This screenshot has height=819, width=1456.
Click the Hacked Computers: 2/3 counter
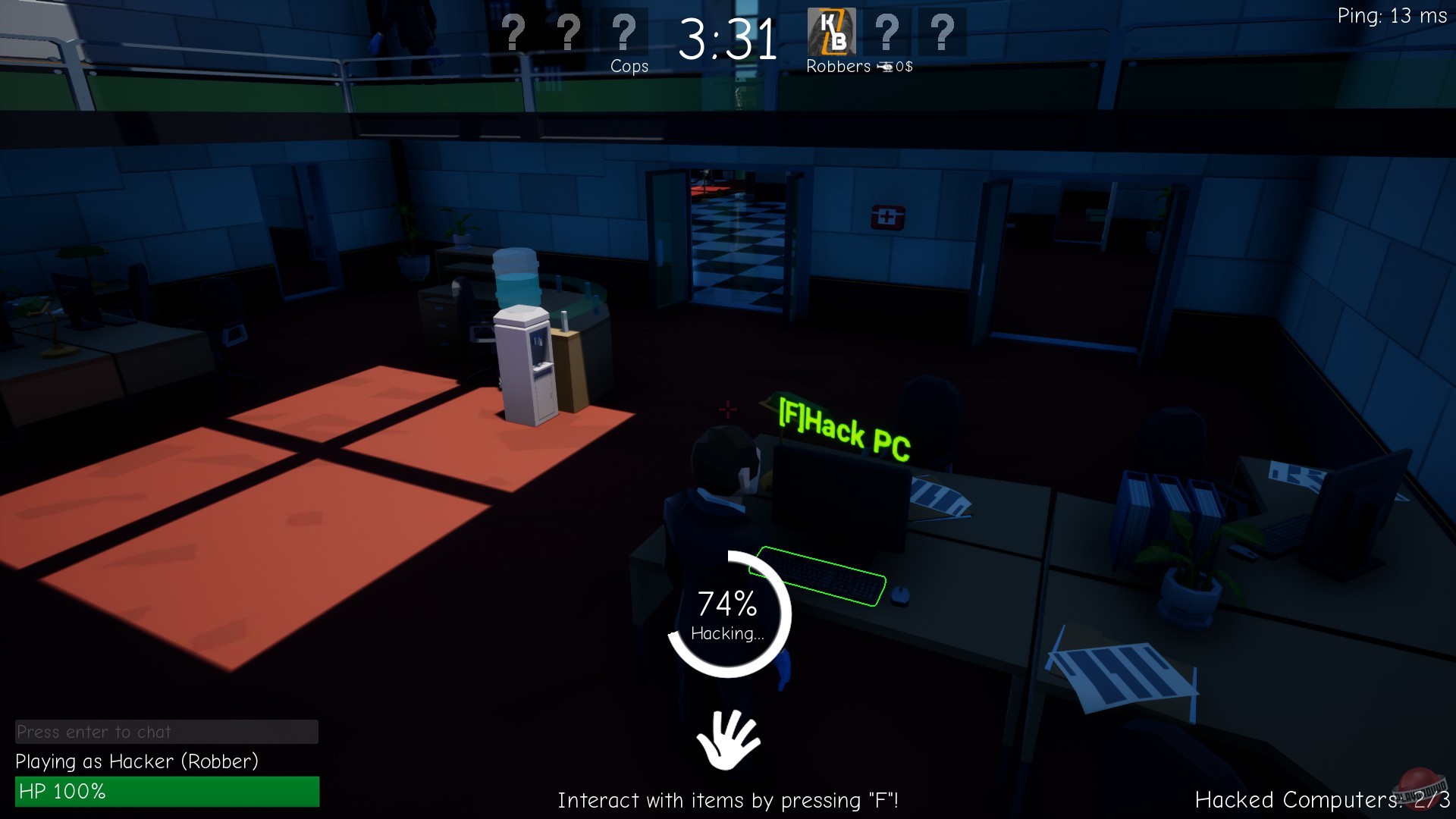pyautogui.click(x=1322, y=800)
